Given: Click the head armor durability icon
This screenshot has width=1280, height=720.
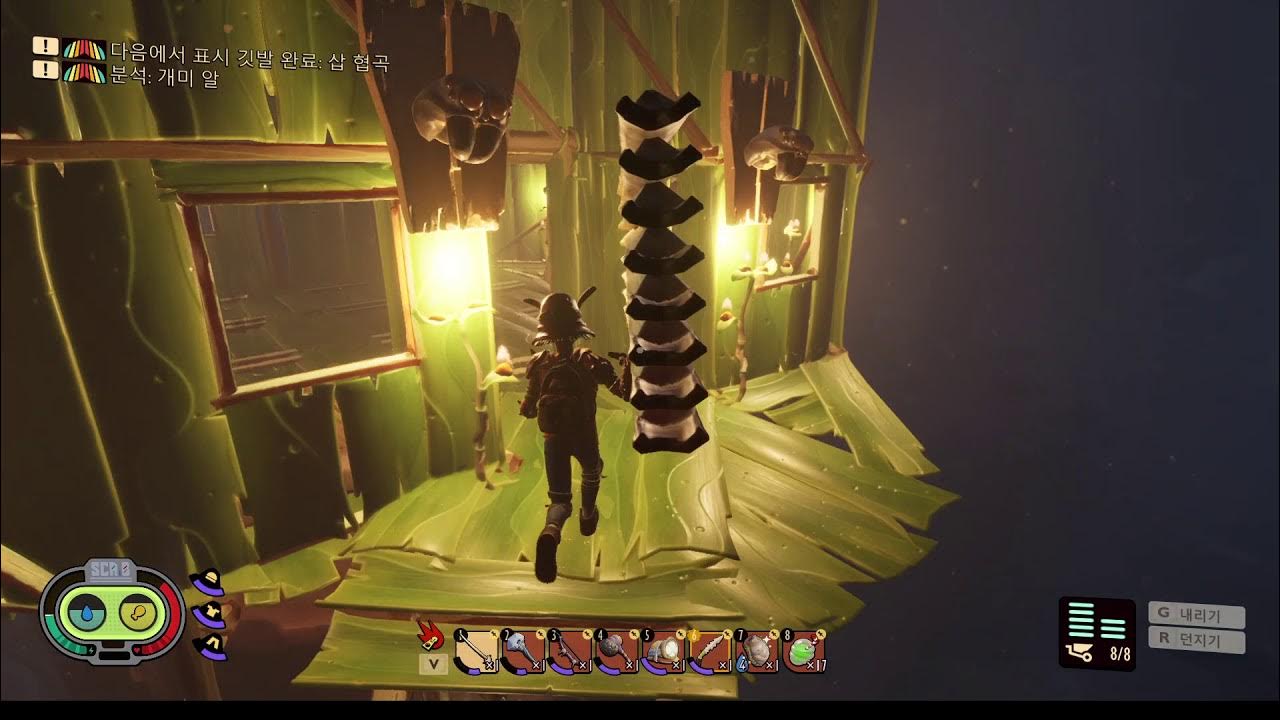Looking at the screenshot, I should [x=208, y=583].
